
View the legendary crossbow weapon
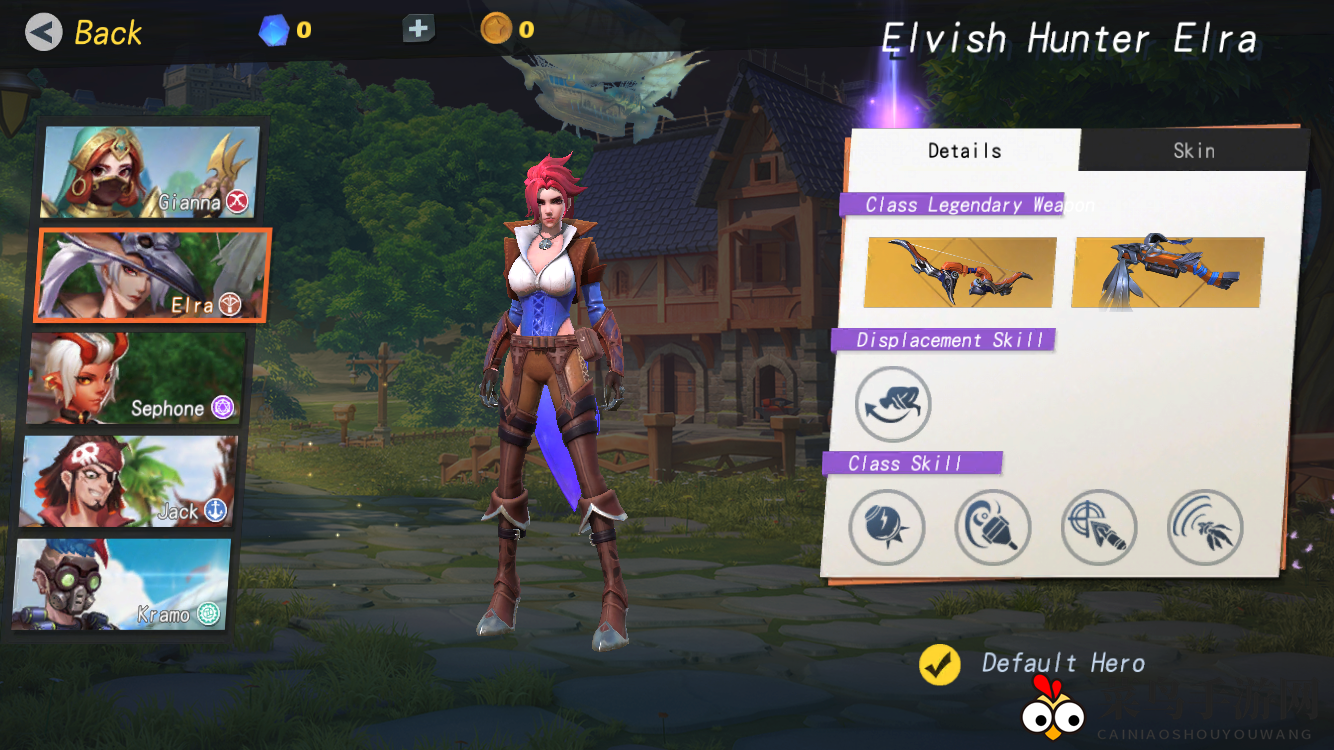tap(1168, 272)
